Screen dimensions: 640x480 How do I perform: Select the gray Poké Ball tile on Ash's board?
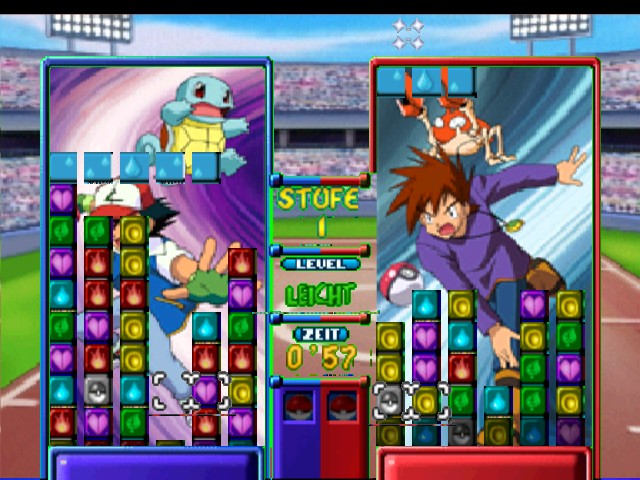[97, 390]
